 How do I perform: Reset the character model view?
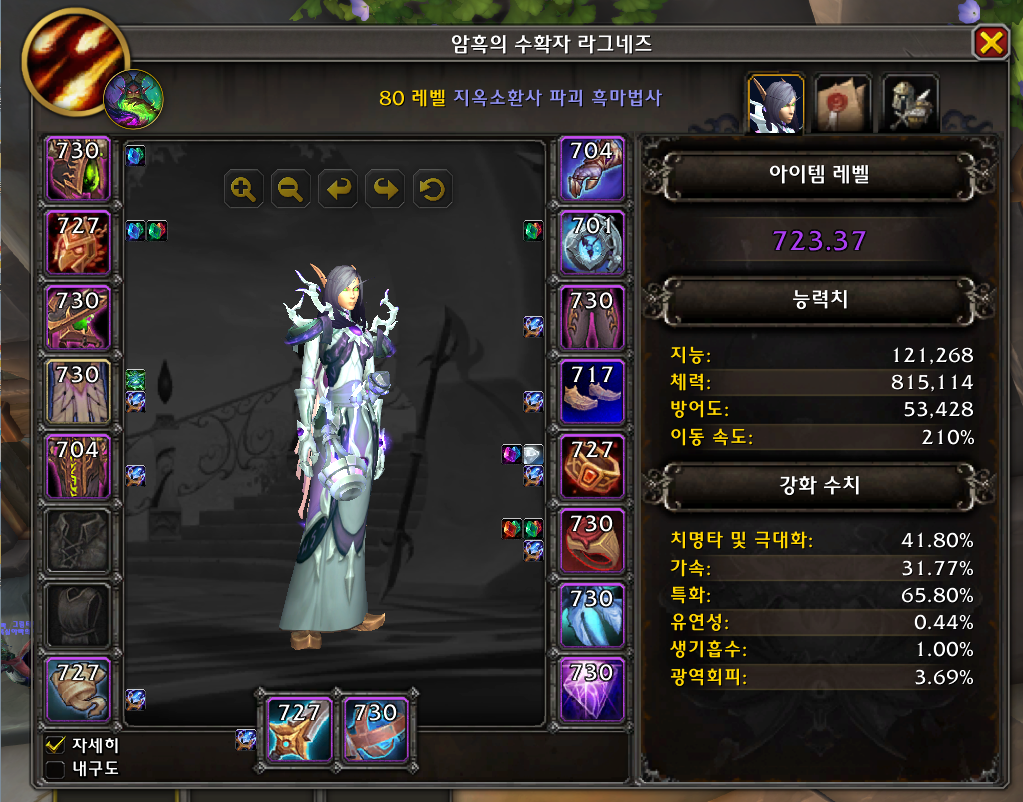pyautogui.click(x=434, y=188)
